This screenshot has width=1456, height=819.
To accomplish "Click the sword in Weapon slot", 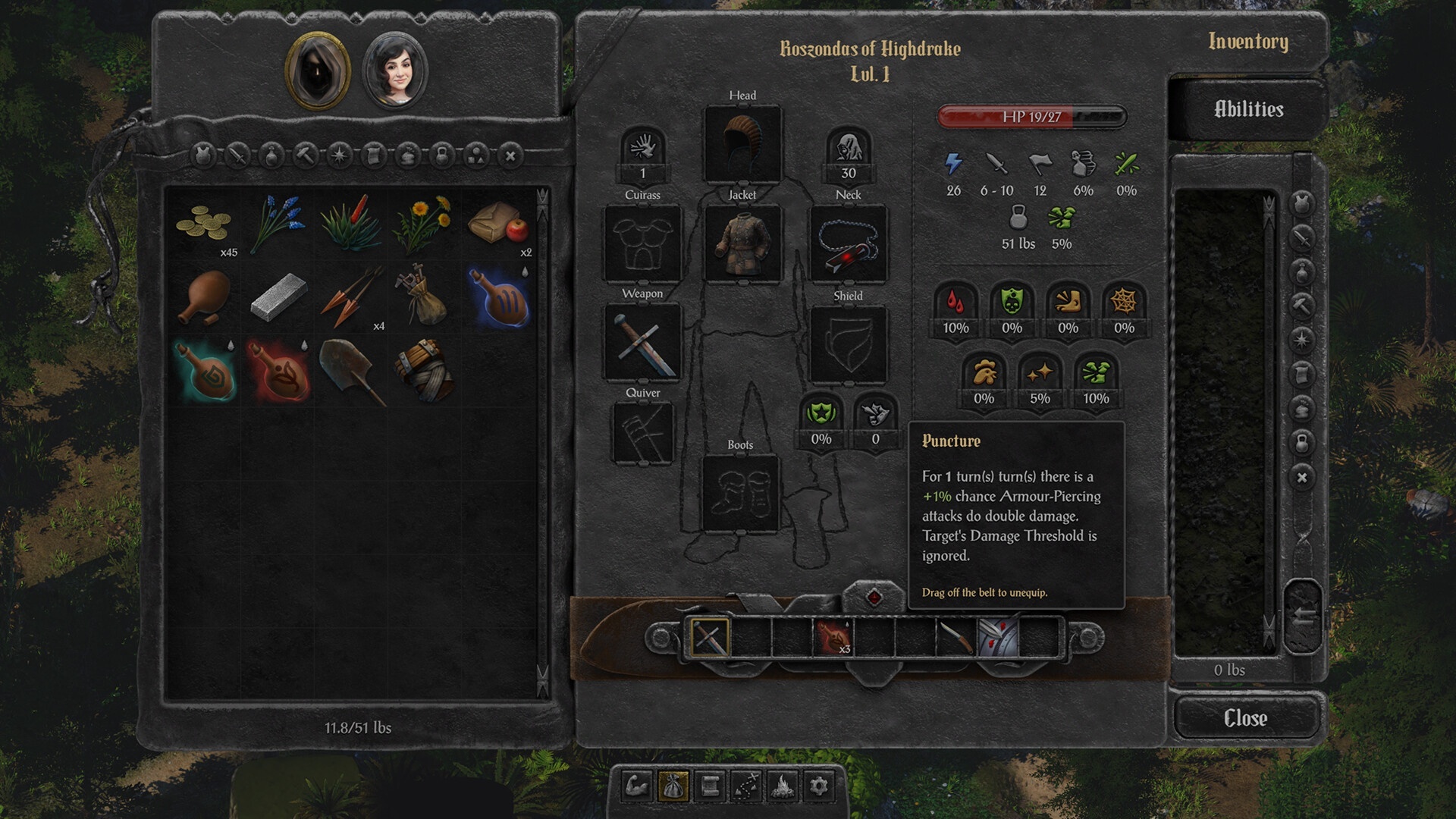I will click(x=642, y=342).
